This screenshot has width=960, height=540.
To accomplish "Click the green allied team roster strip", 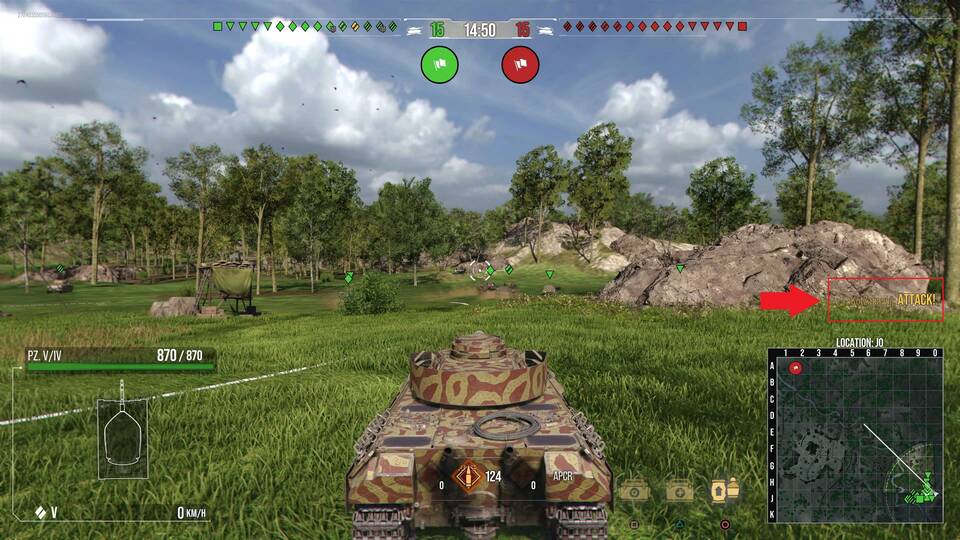I will coord(306,26).
